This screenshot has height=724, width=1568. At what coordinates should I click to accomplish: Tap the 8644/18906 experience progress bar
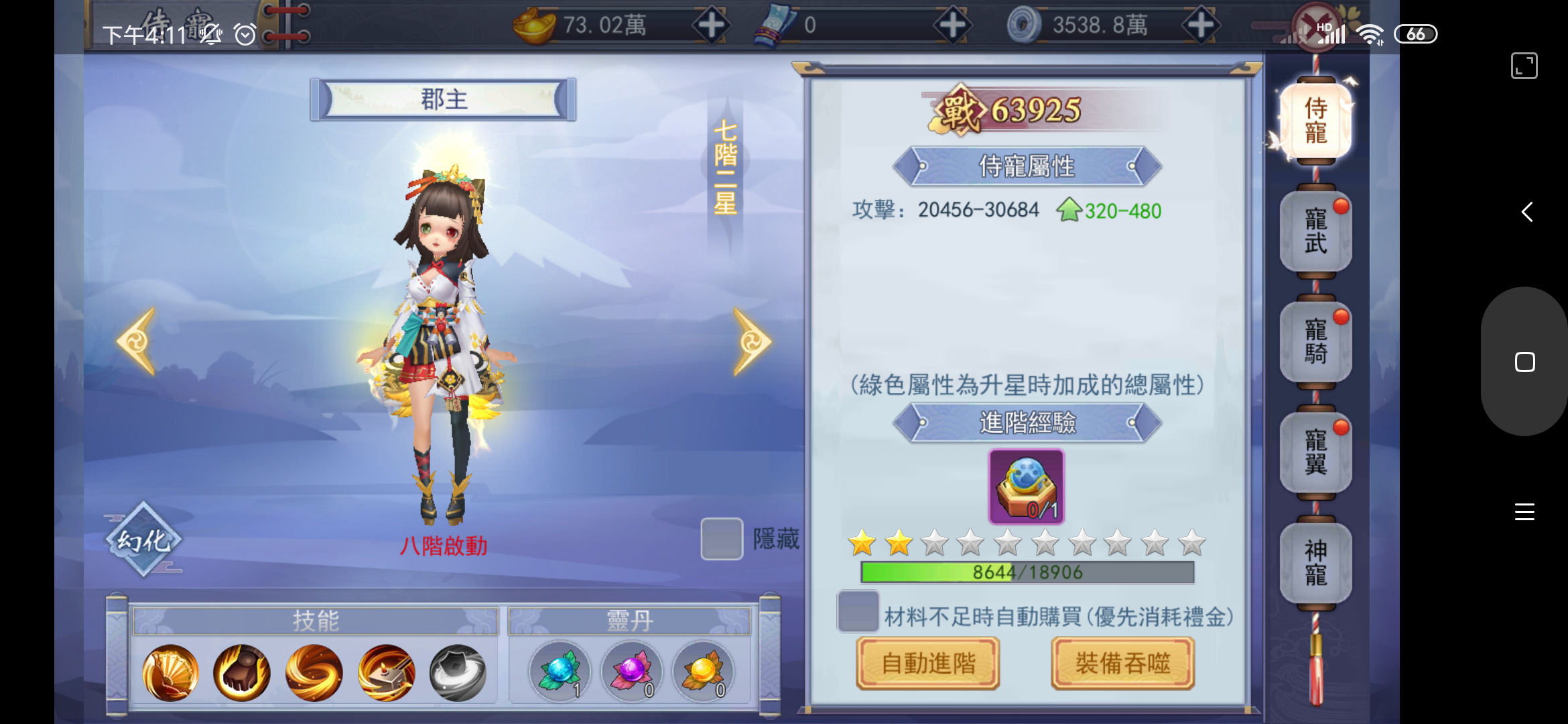(x=1027, y=572)
